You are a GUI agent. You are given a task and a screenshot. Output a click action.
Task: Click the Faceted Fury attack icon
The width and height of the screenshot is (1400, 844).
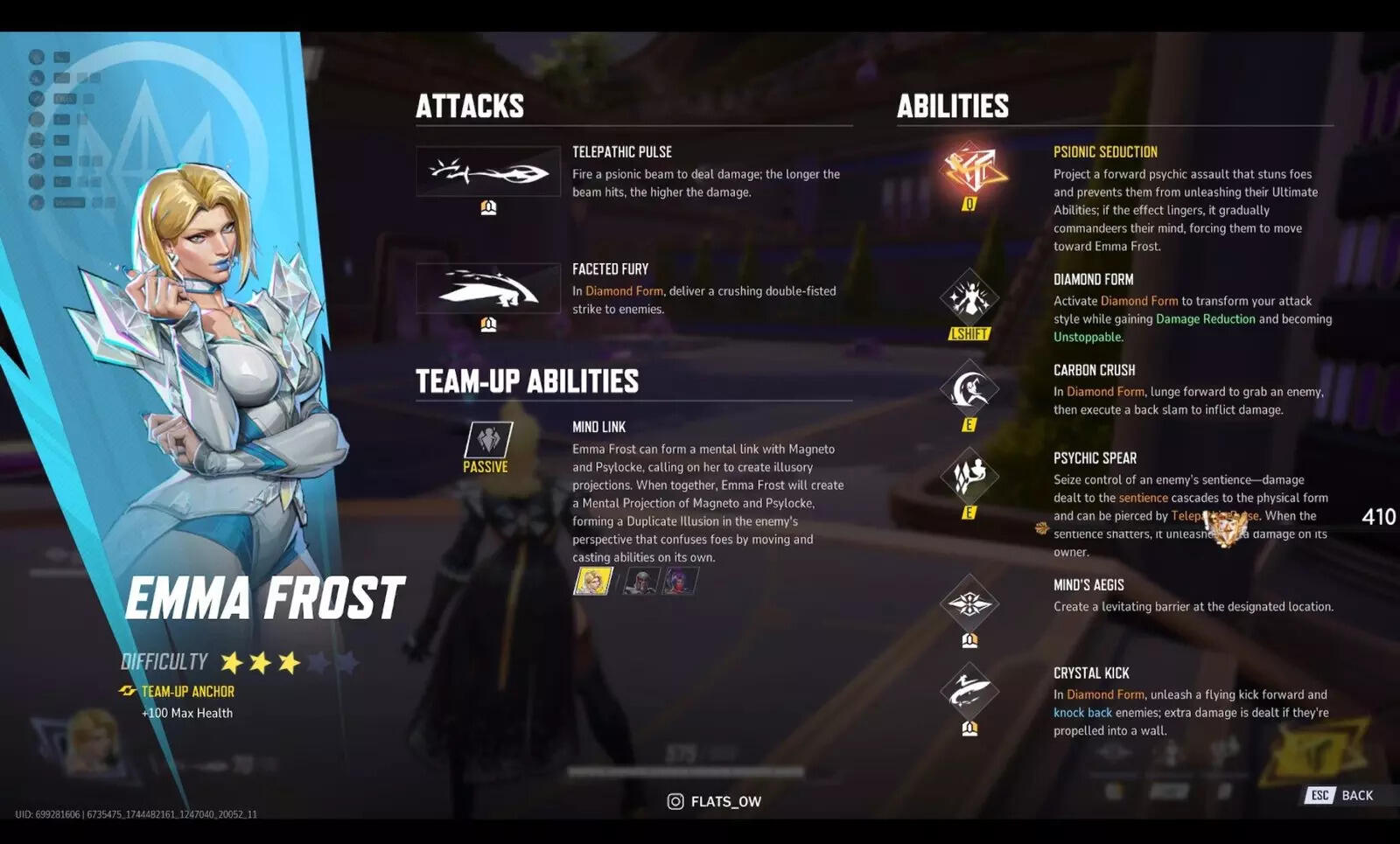point(488,288)
